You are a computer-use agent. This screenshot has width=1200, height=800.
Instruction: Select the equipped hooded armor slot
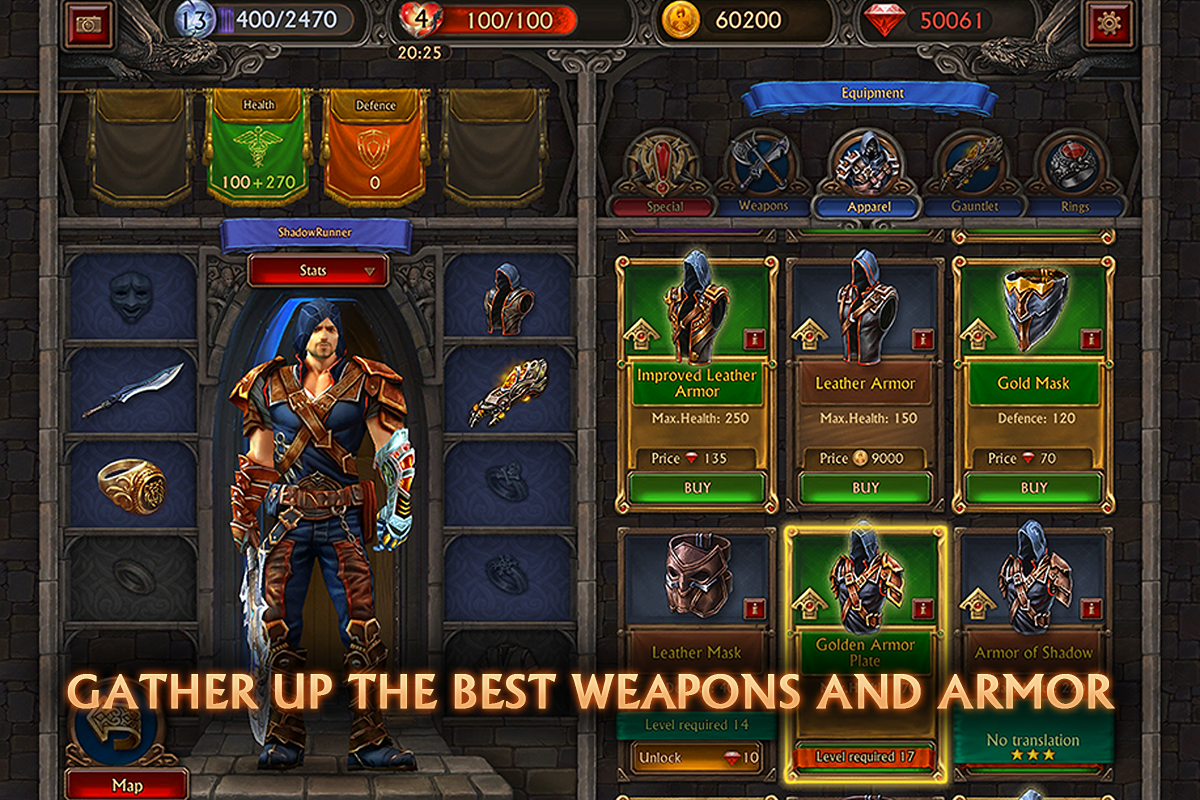[508, 297]
